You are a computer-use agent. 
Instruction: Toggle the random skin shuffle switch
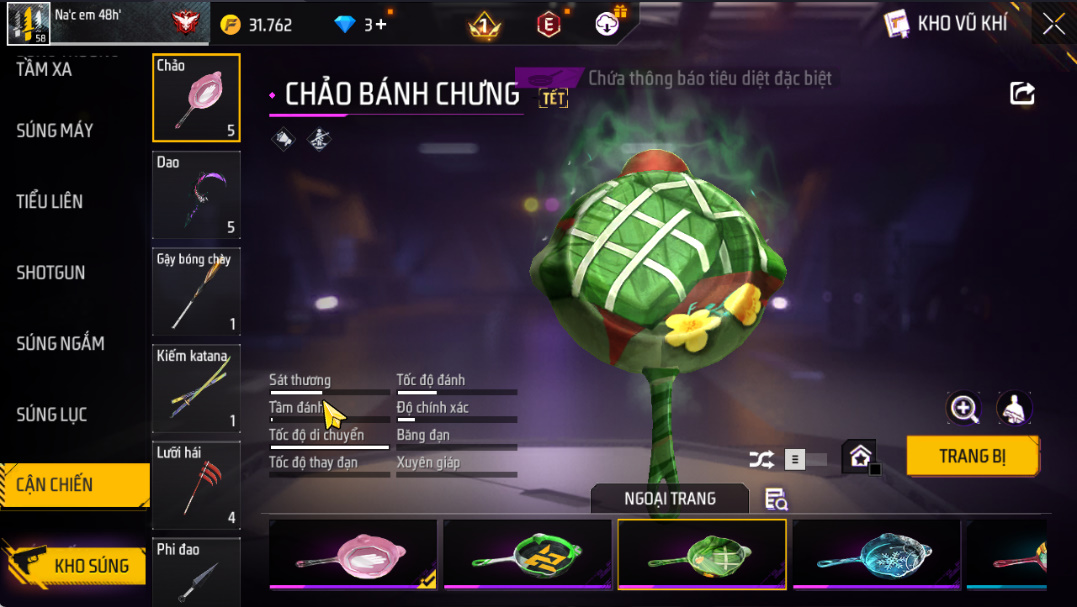click(788, 459)
